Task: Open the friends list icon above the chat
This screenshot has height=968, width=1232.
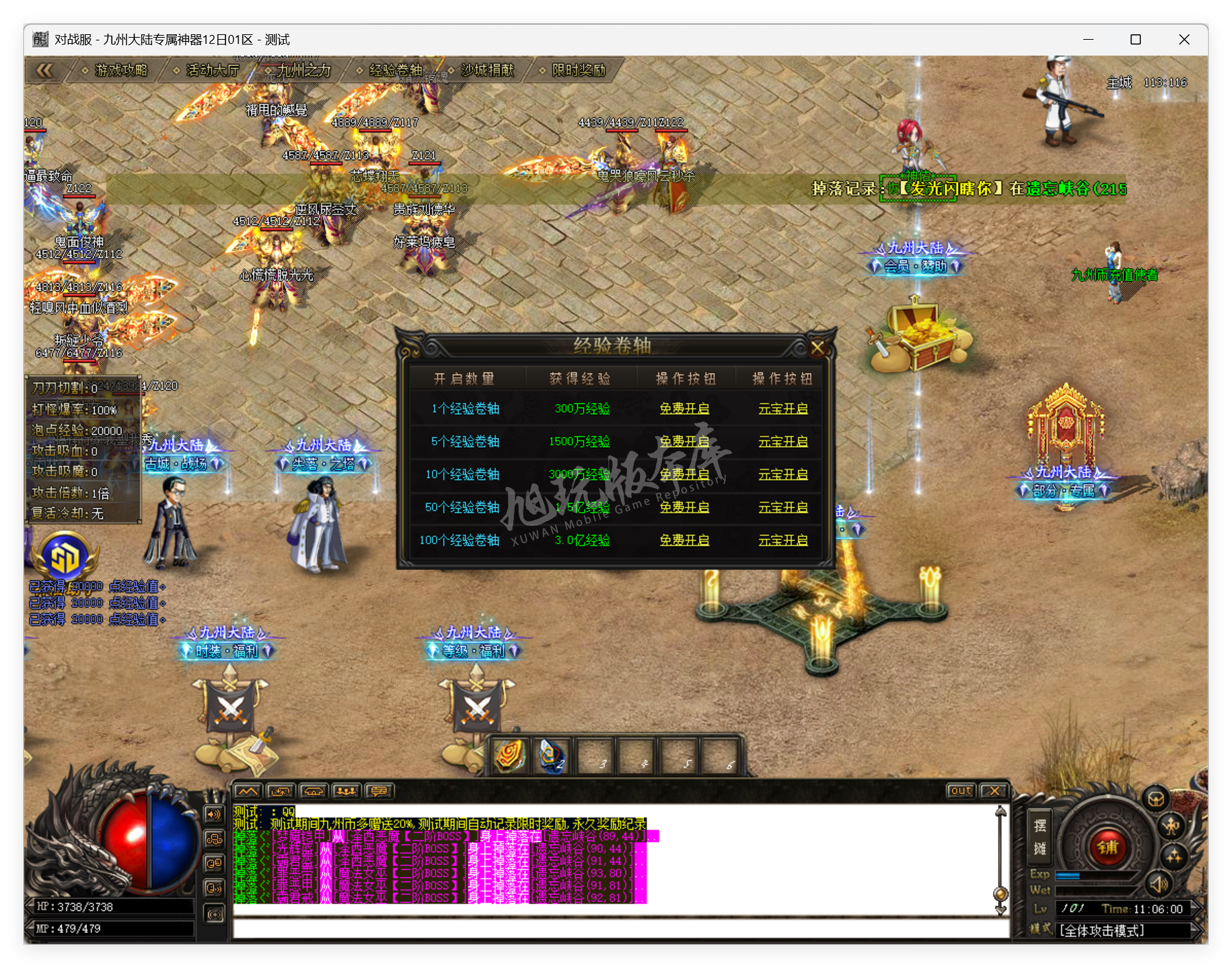Action: [345, 792]
